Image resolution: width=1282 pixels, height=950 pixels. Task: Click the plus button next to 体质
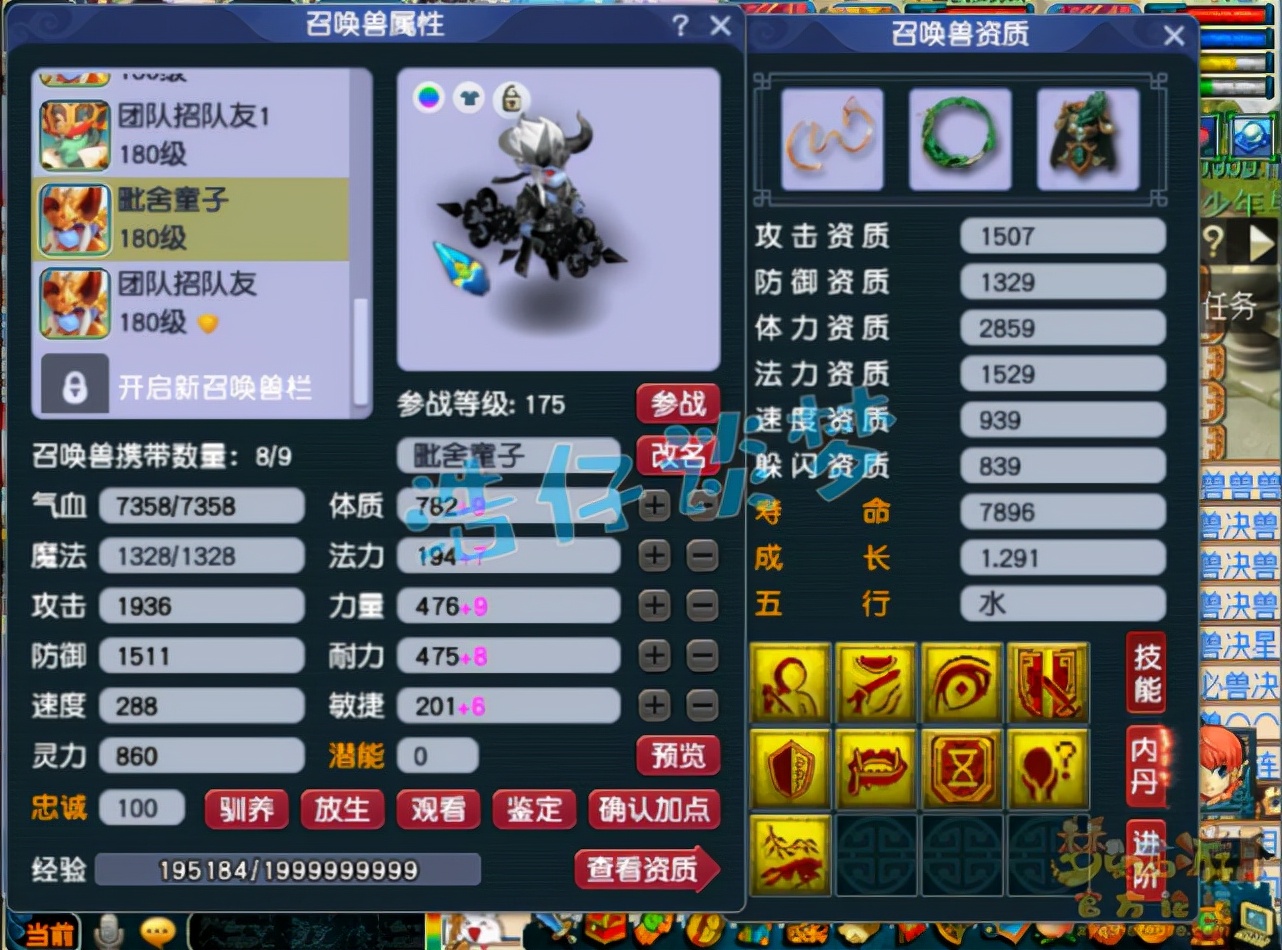coord(654,506)
